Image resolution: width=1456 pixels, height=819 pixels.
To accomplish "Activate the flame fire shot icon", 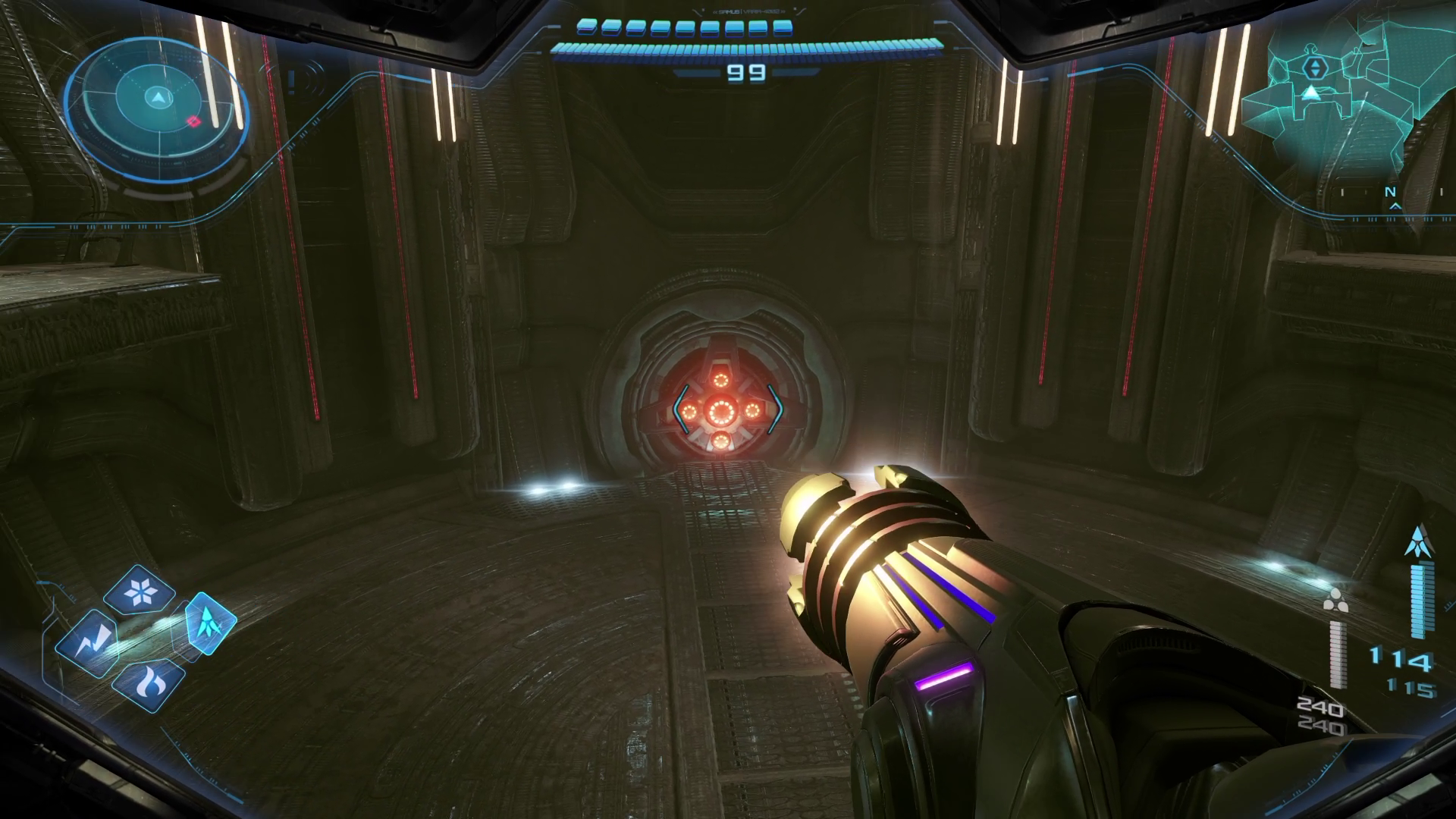I will pyautogui.click(x=148, y=684).
